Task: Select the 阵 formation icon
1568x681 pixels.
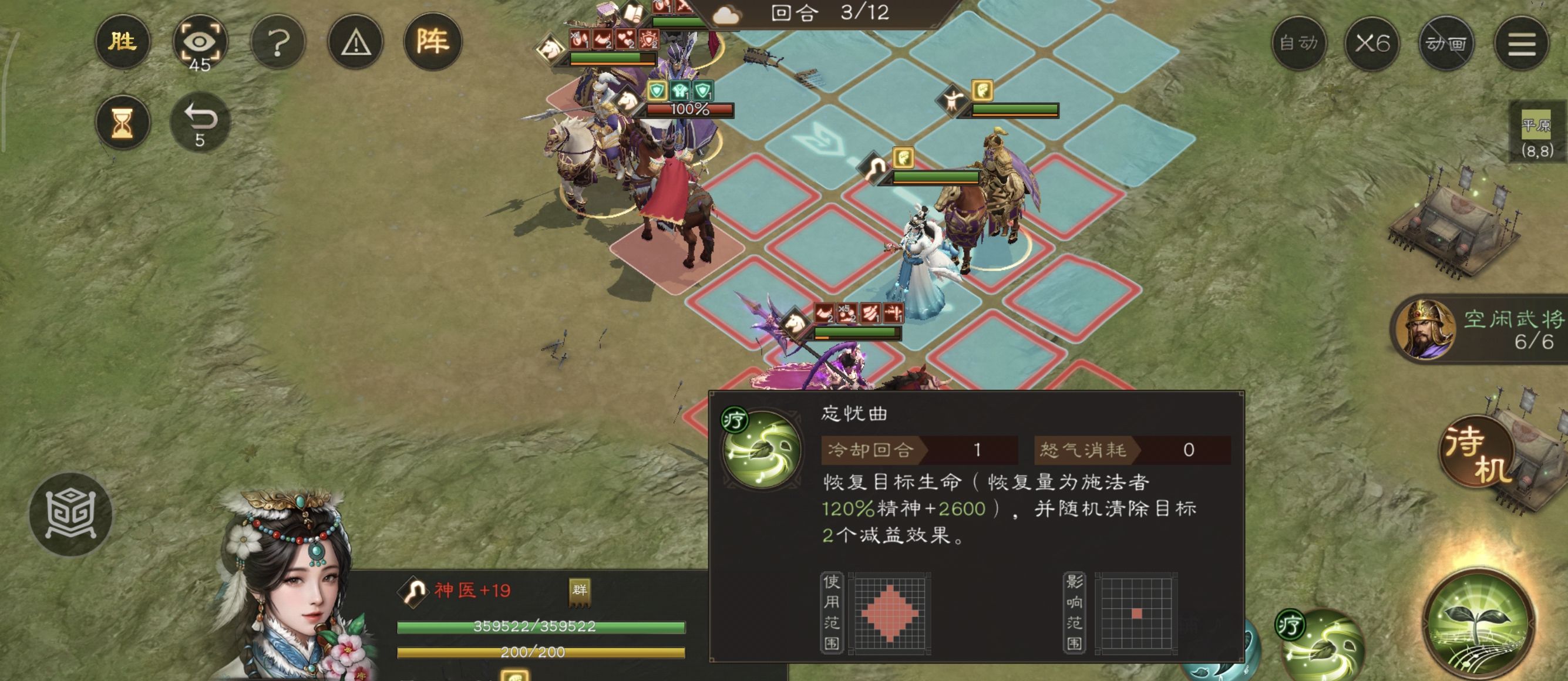Action: pyautogui.click(x=440, y=43)
